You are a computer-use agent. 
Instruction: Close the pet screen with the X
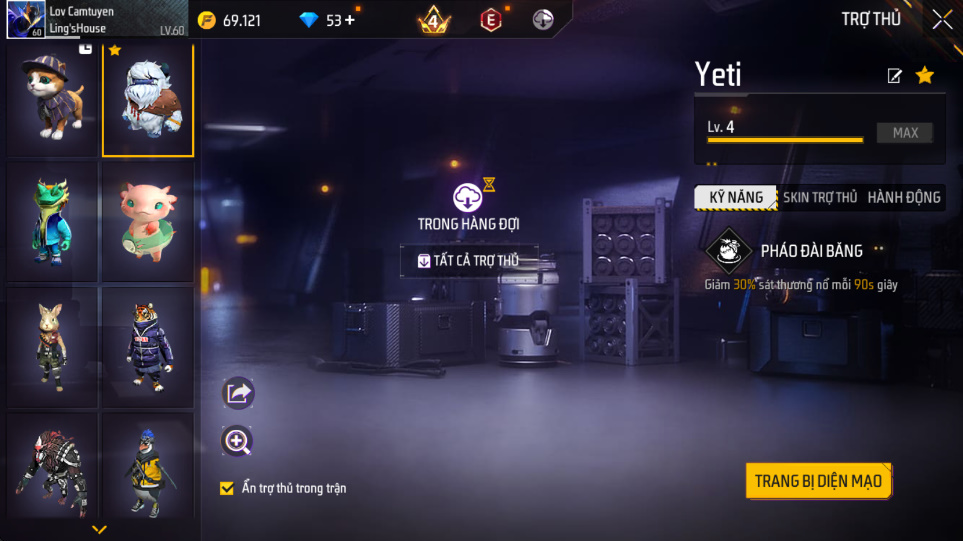coord(942,19)
